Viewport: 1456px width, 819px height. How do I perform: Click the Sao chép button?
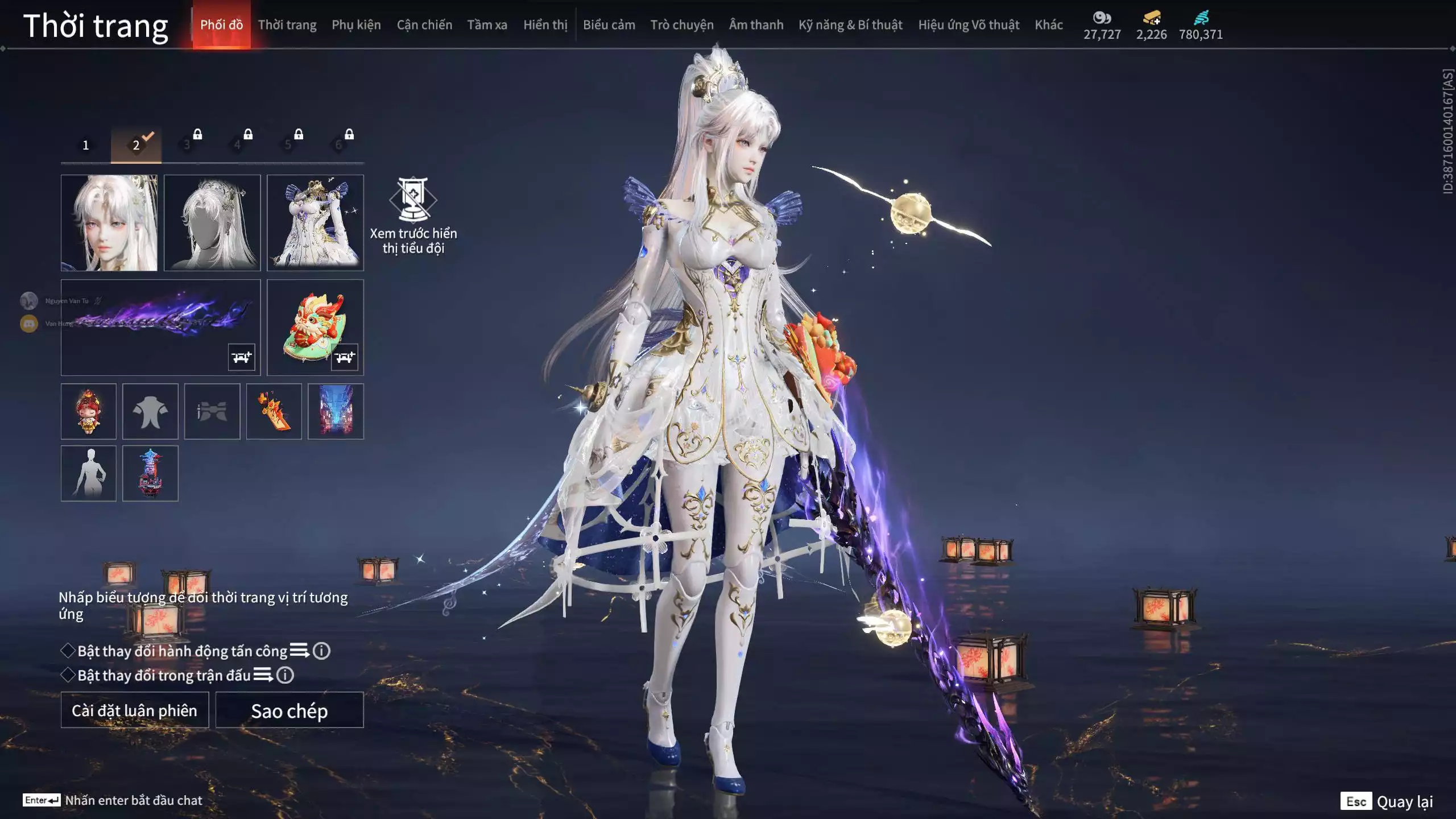point(289,710)
